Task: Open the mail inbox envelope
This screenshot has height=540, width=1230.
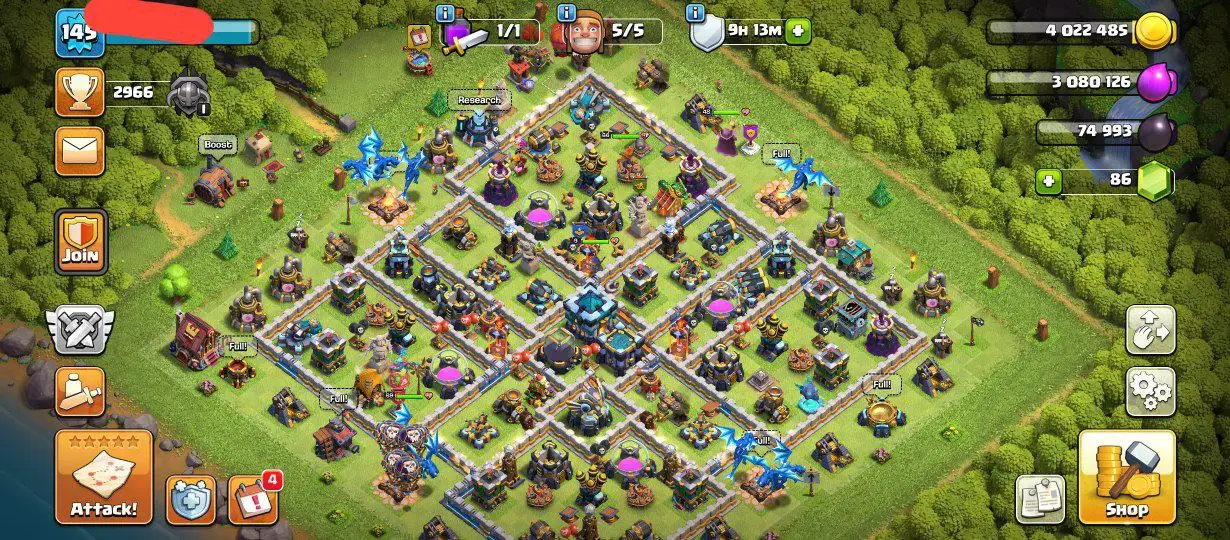Action: pyautogui.click(x=79, y=152)
